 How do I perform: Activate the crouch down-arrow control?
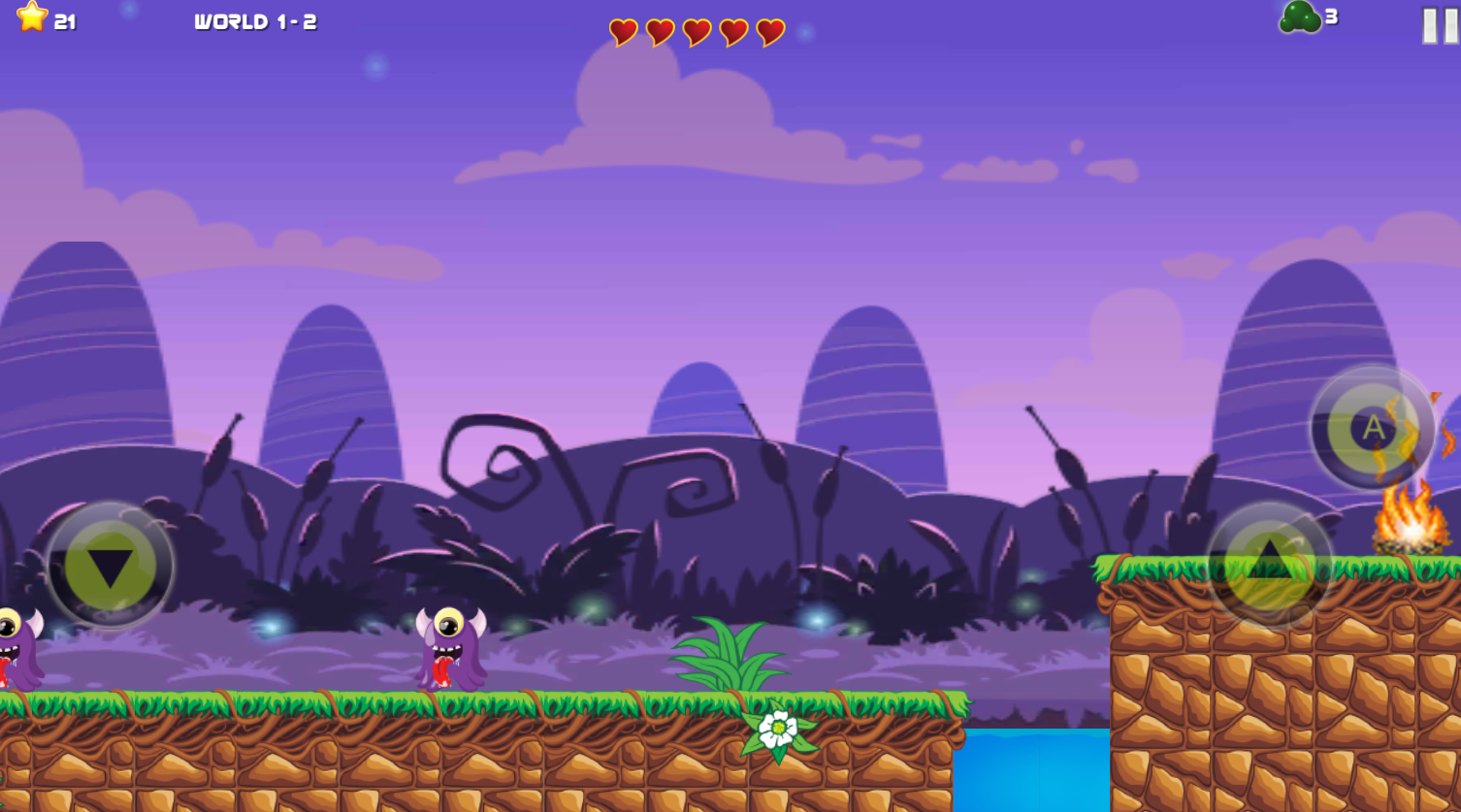click(110, 566)
